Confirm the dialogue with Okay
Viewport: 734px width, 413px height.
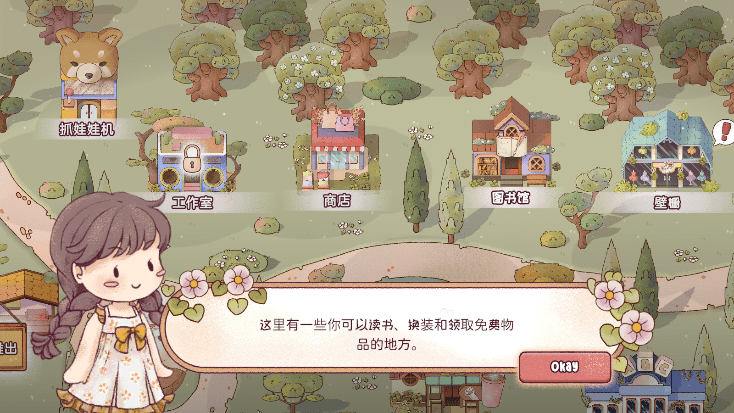[564, 366]
